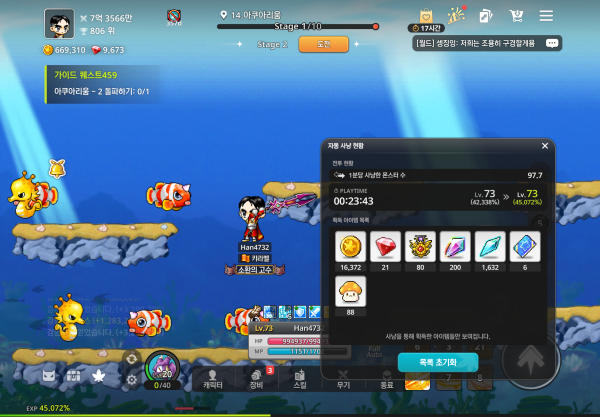Open the Skill (스킬) menu
Viewport: 600px width, 417px height.
300,377
